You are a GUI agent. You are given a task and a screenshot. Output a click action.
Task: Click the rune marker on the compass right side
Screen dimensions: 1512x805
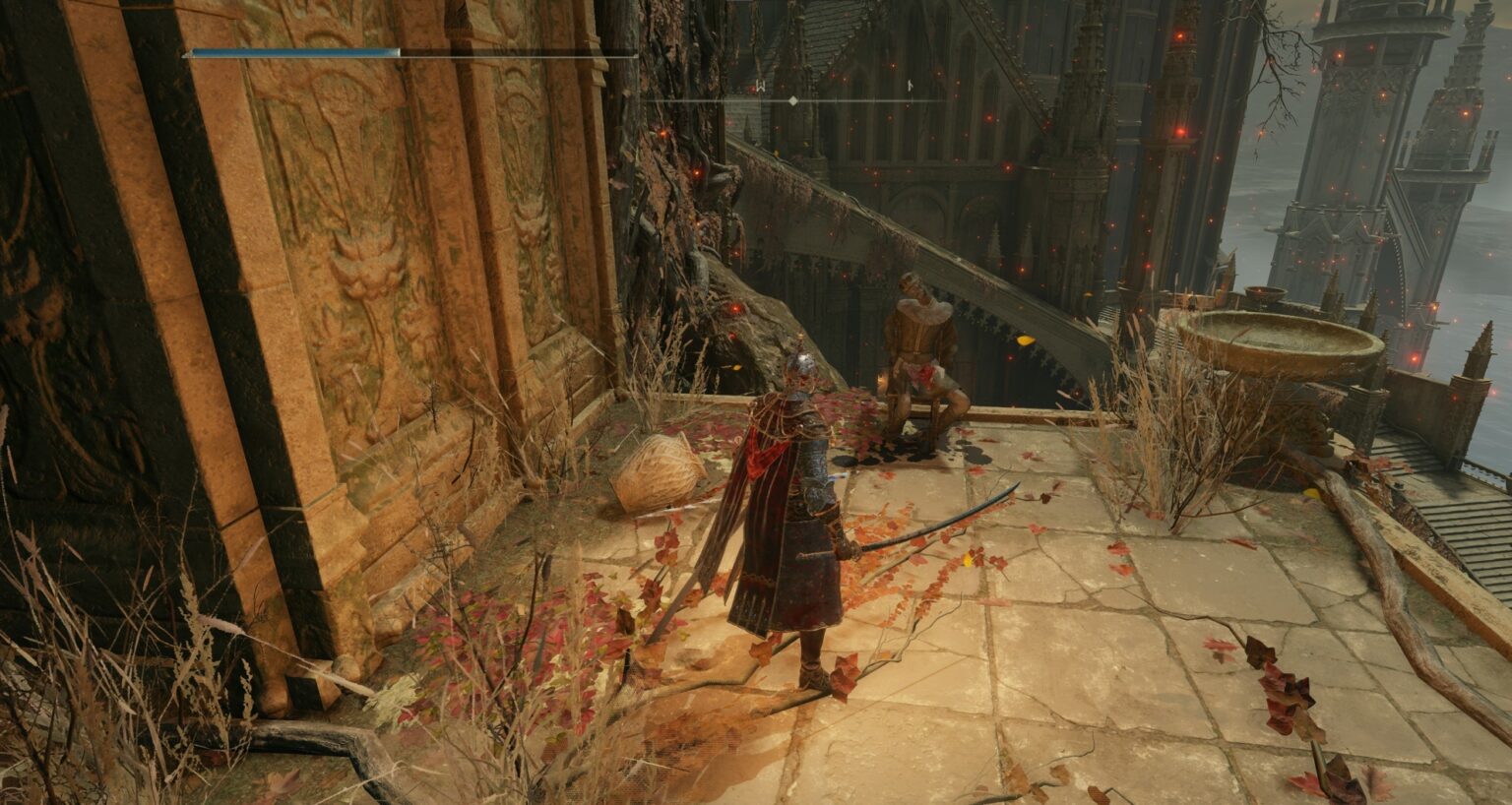tap(911, 85)
